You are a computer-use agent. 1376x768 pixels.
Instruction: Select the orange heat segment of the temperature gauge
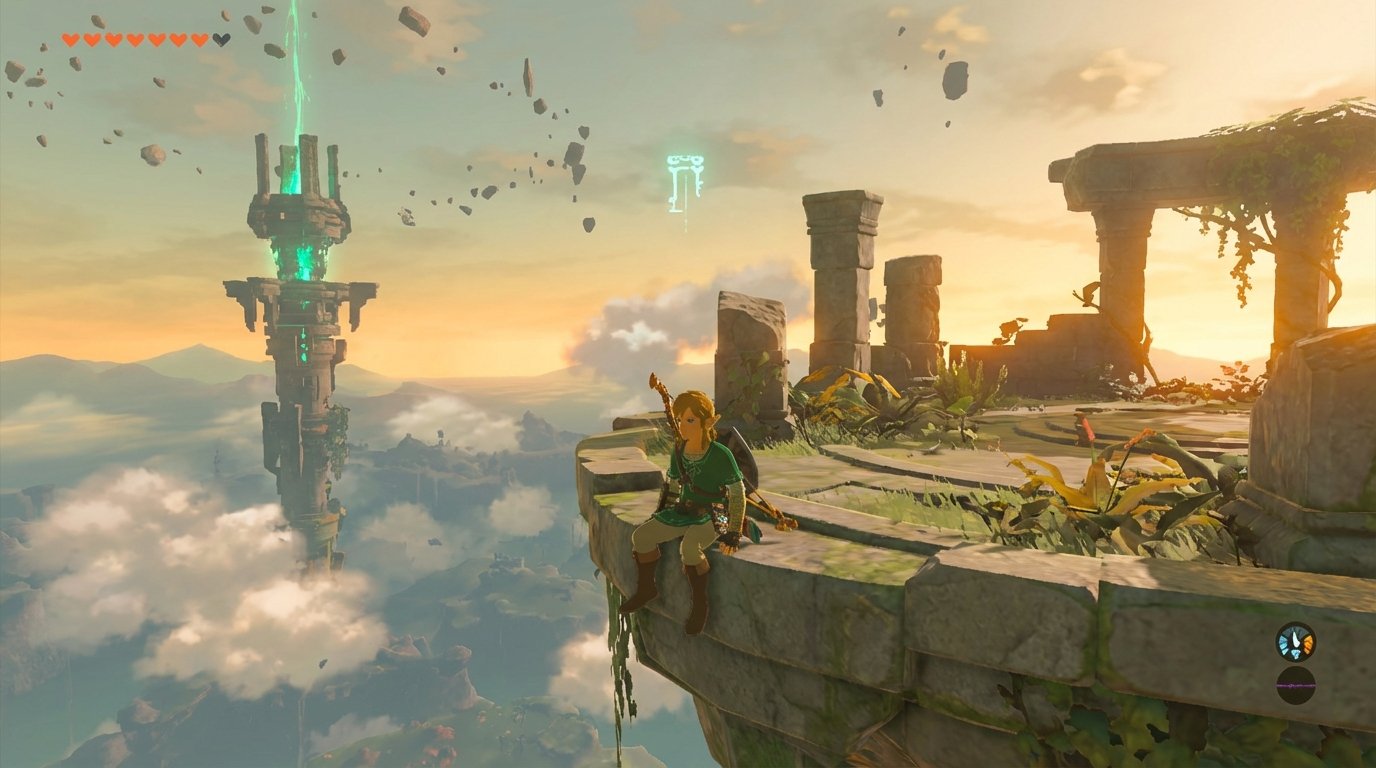[x=1308, y=643]
